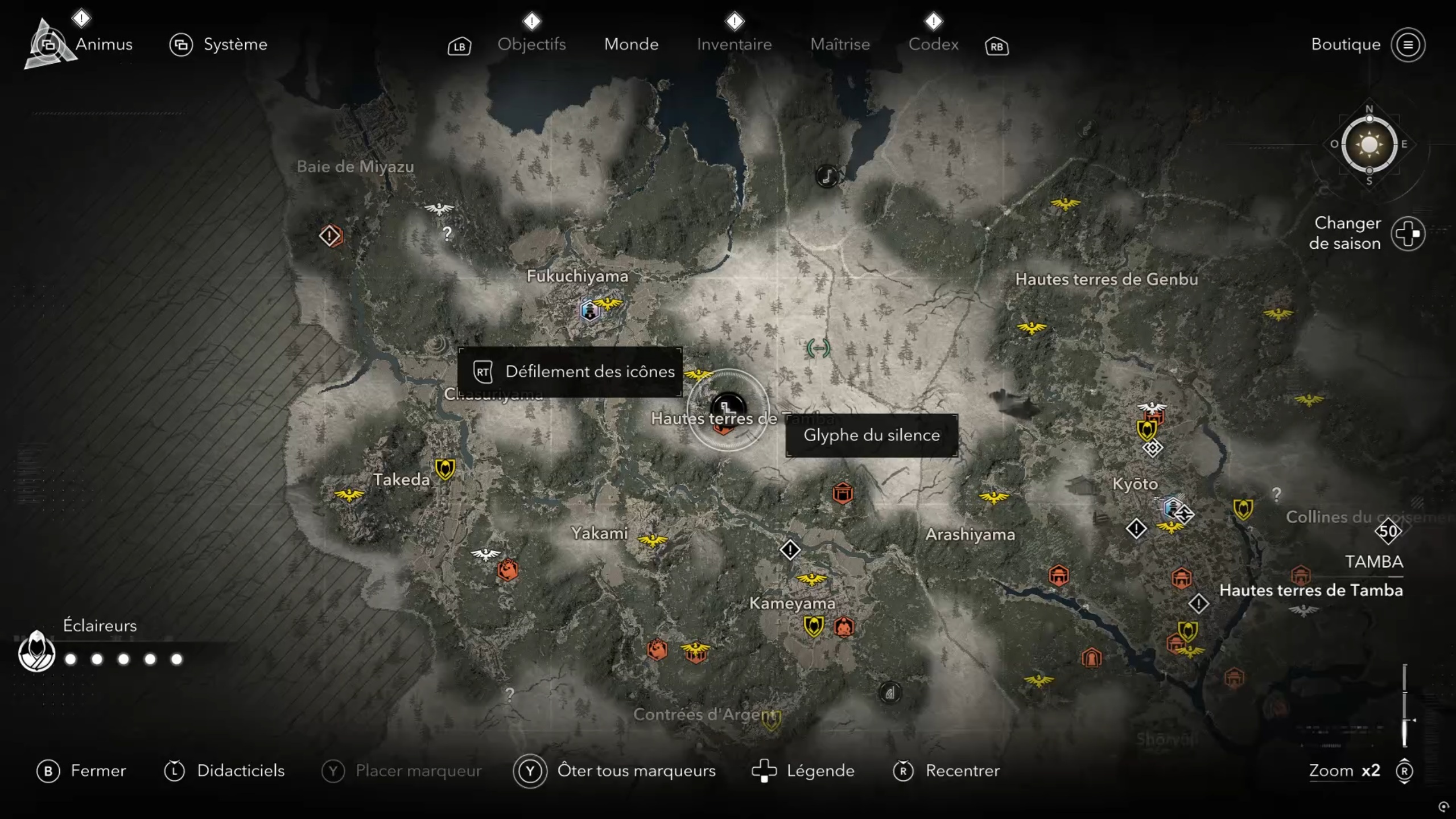The height and width of the screenshot is (819, 1456).
Task: Click the green brackets map marker
Action: click(x=818, y=348)
